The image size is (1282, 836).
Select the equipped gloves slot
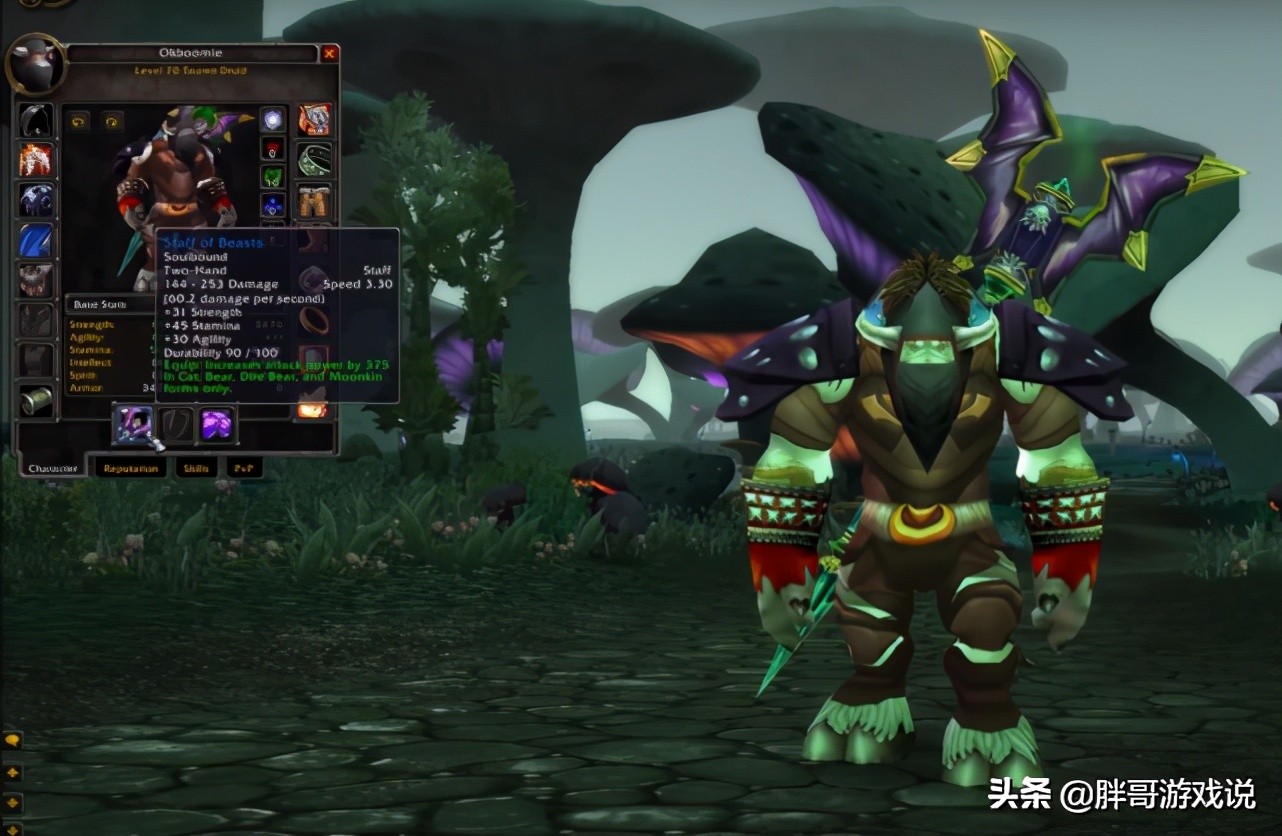(315, 121)
